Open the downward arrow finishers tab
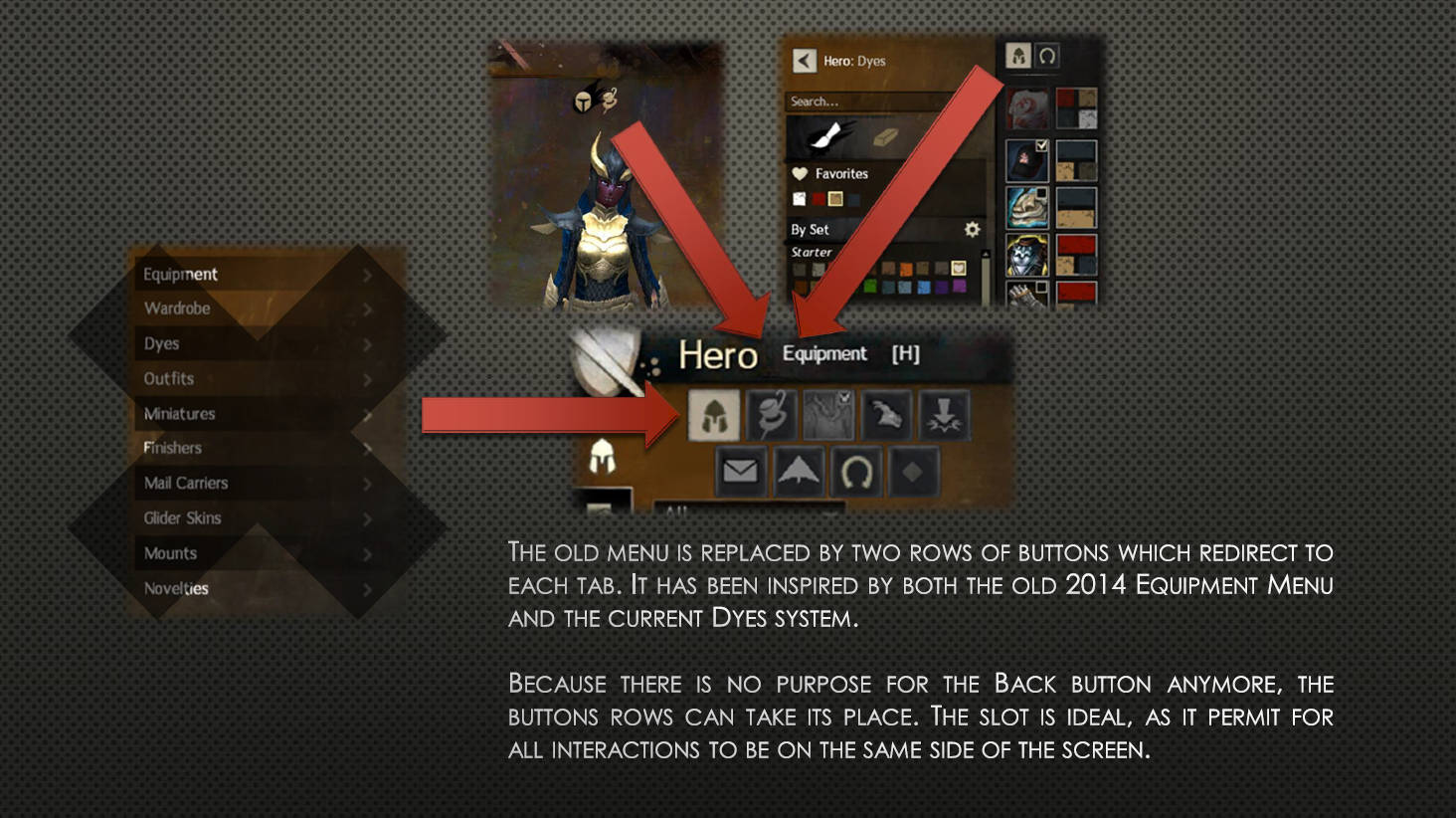The image size is (1456, 818). click(x=943, y=415)
